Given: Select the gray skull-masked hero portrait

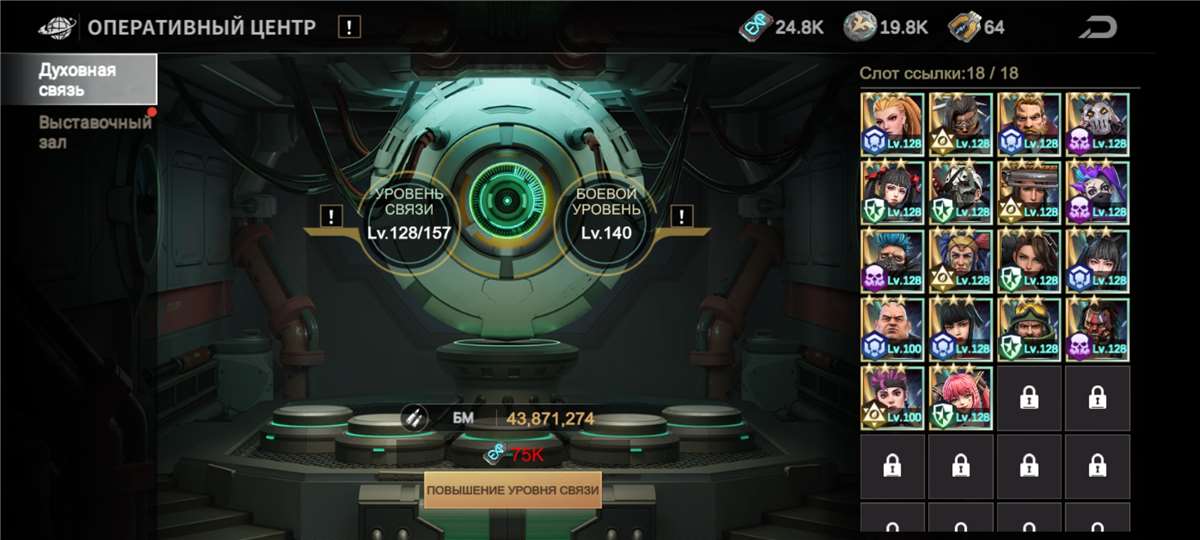Looking at the screenshot, I should point(1097,124).
